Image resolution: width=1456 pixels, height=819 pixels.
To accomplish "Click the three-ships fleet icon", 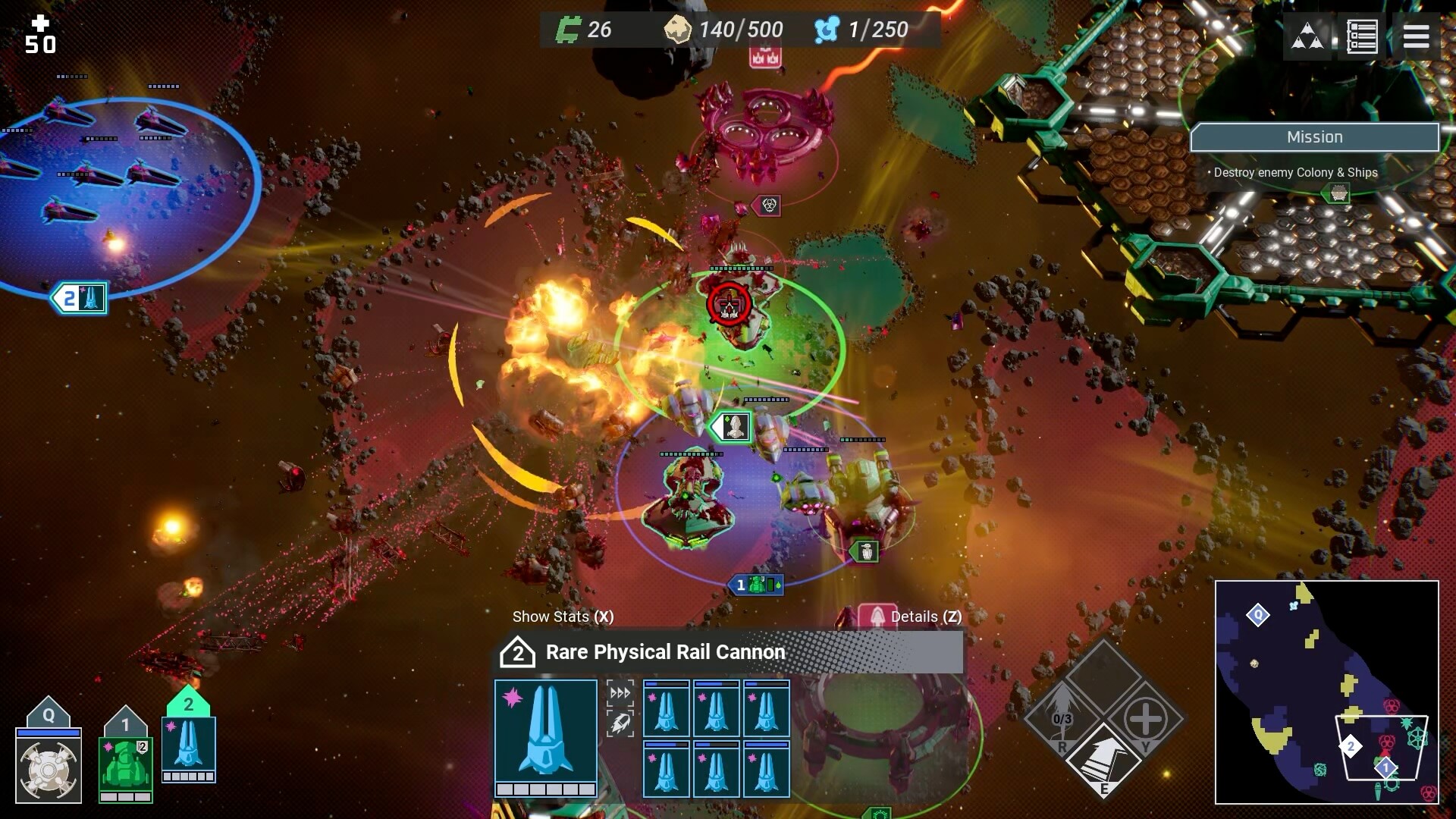I will point(1307,36).
